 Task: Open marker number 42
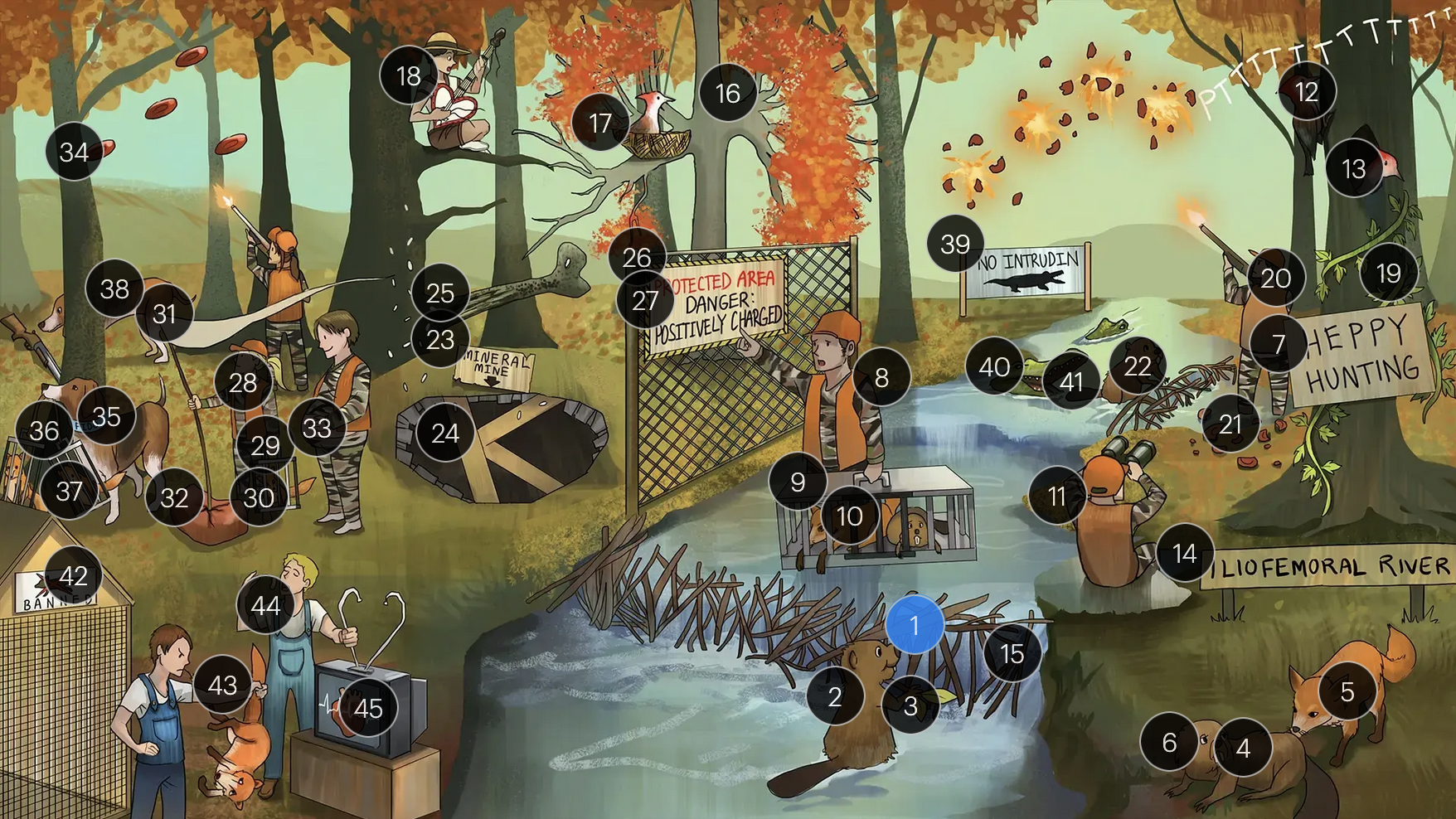coord(74,575)
